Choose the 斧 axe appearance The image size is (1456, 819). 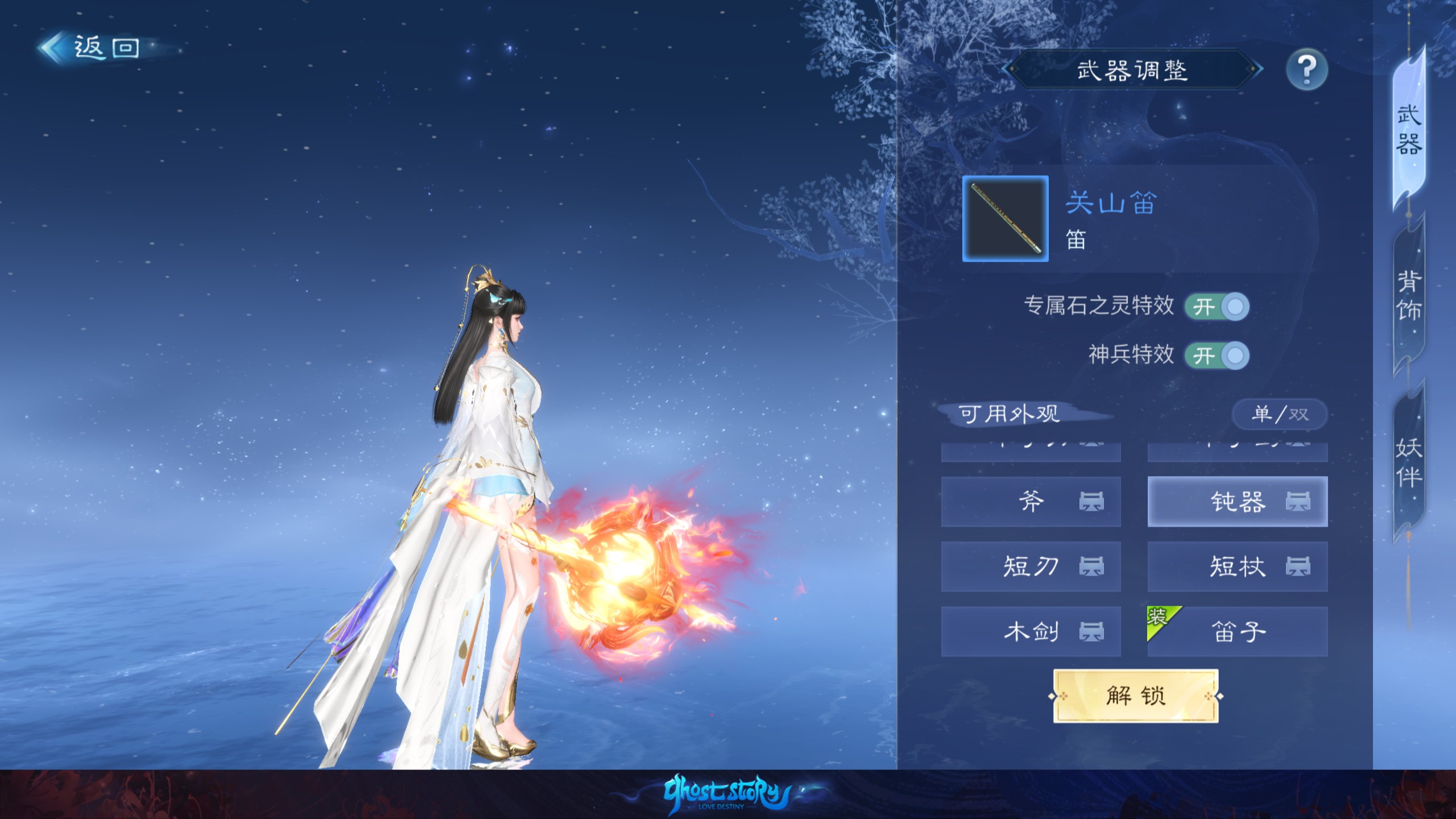(1031, 502)
